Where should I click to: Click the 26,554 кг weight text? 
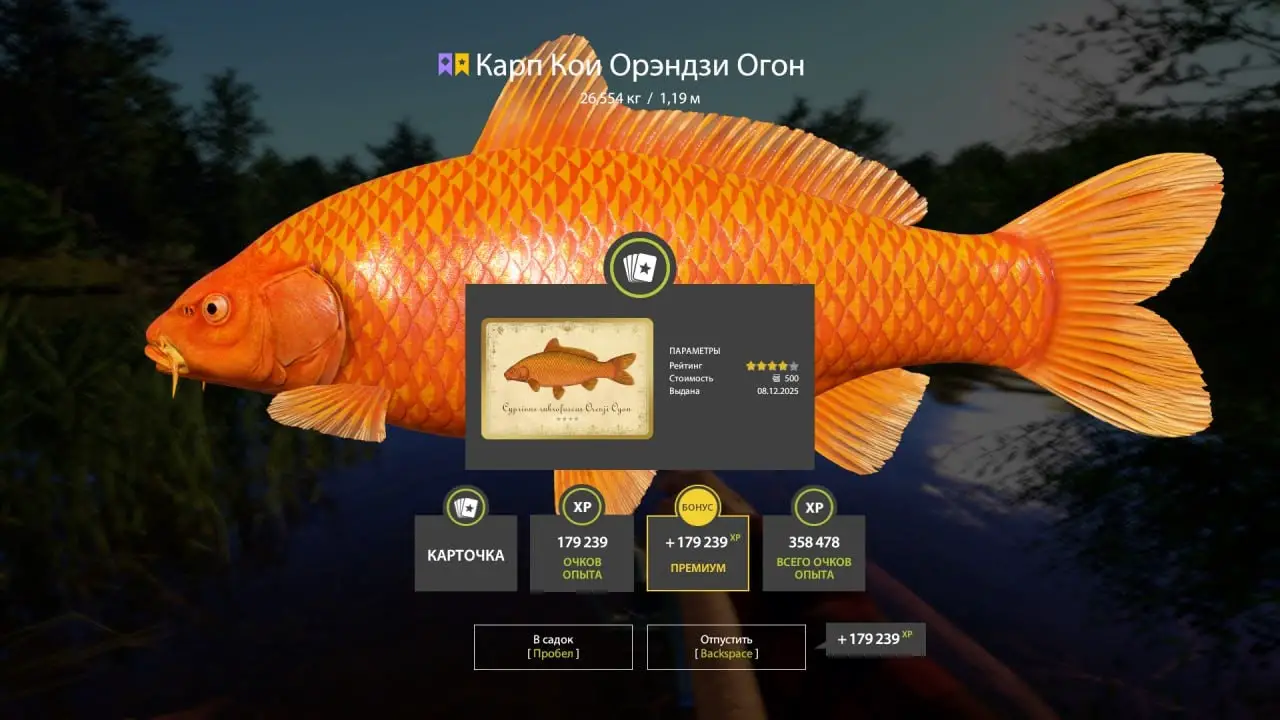pyautogui.click(x=602, y=98)
